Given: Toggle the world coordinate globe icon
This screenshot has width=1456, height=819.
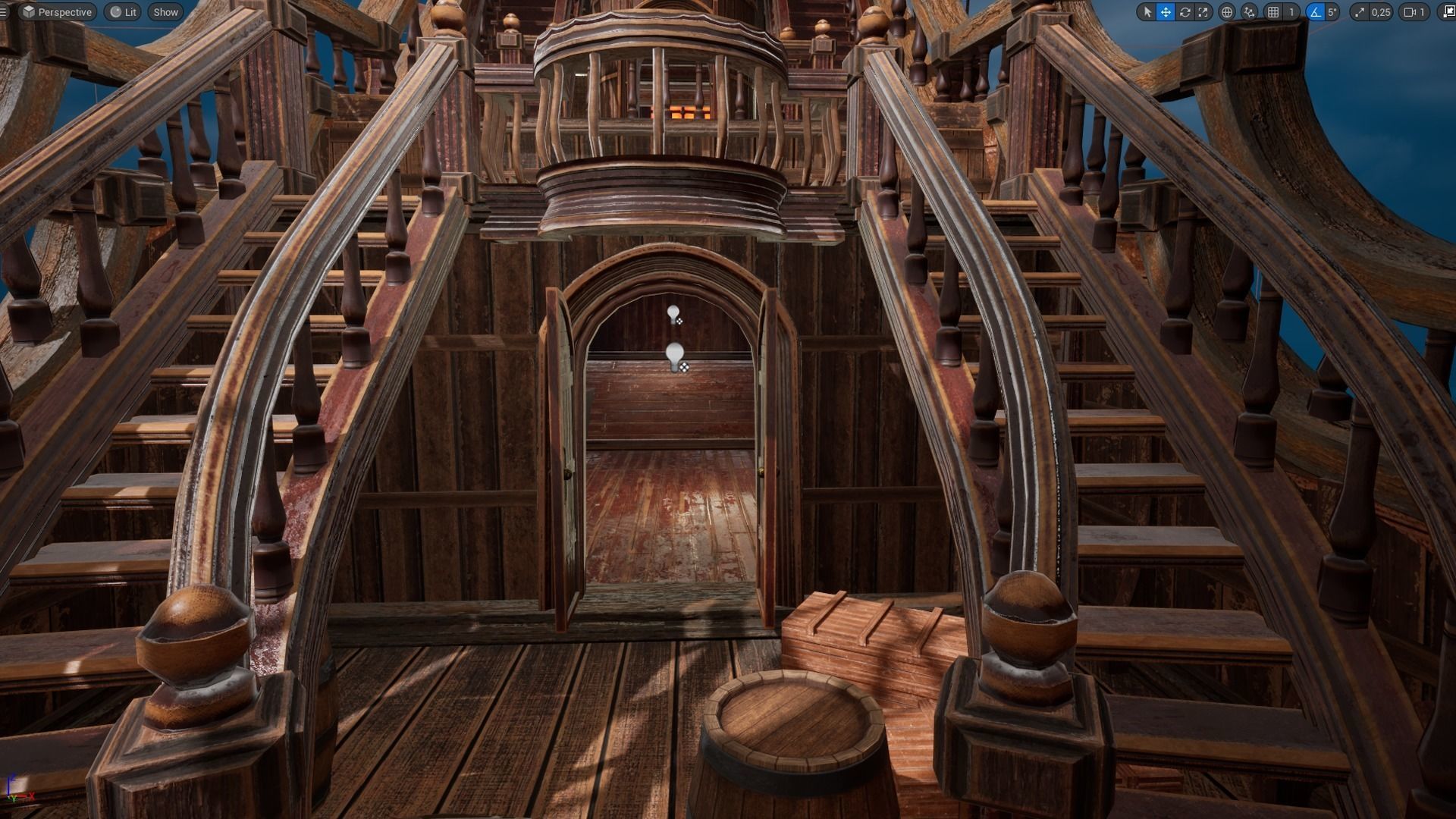Looking at the screenshot, I should pos(1226,12).
